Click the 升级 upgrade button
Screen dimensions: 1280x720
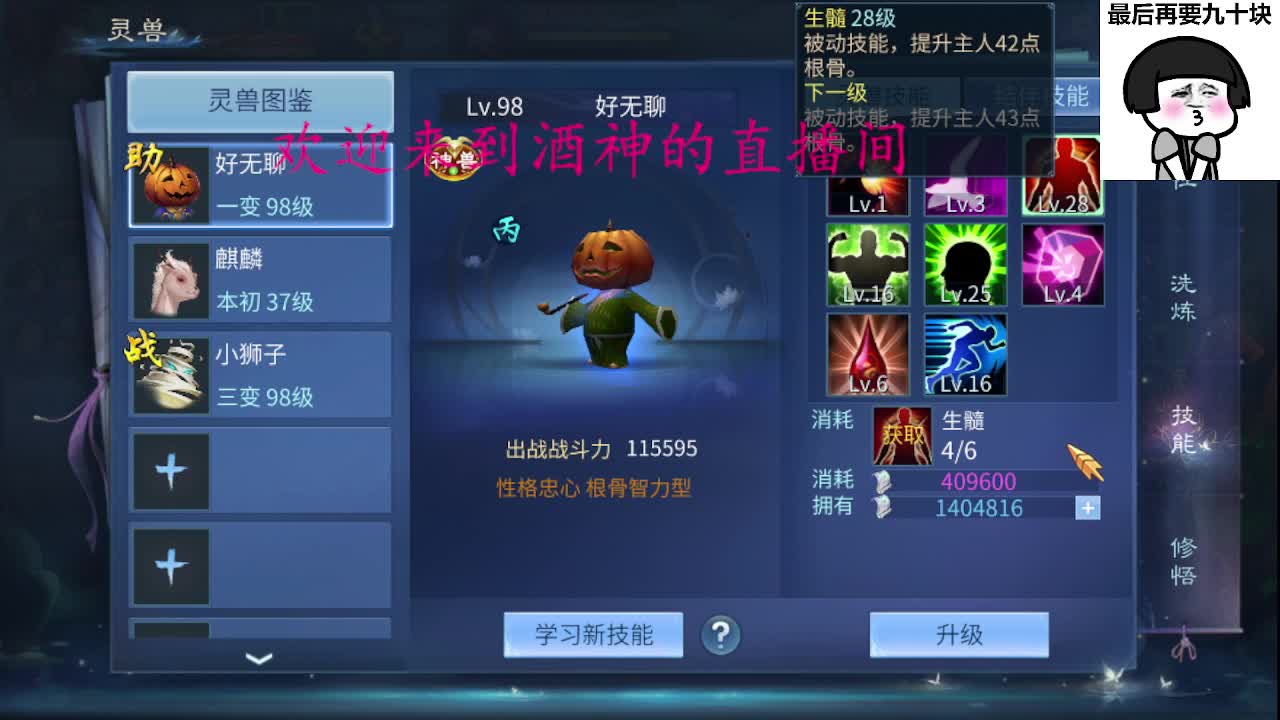[x=958, y=634]
